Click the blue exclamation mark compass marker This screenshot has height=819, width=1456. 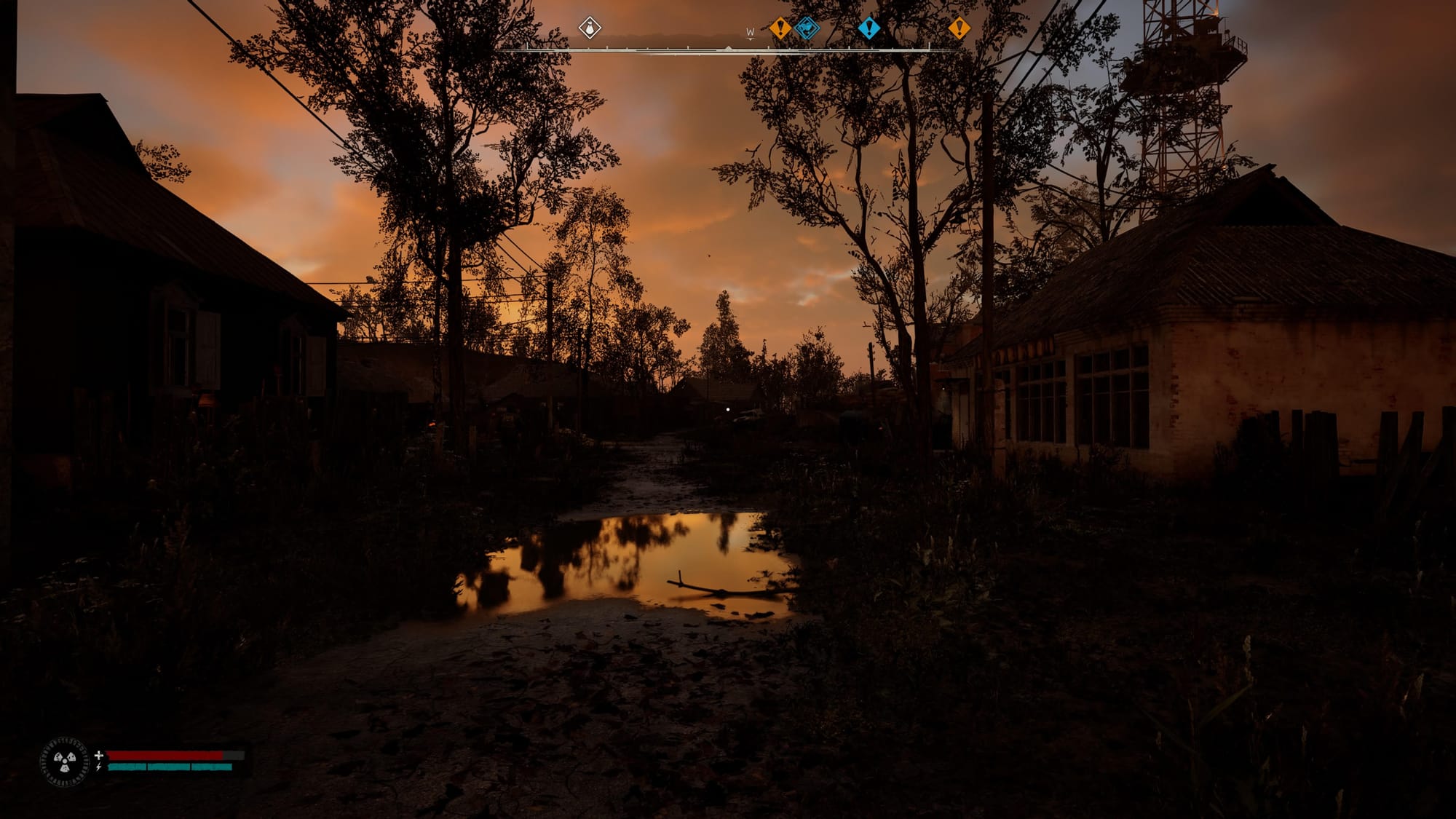[869, 28]
